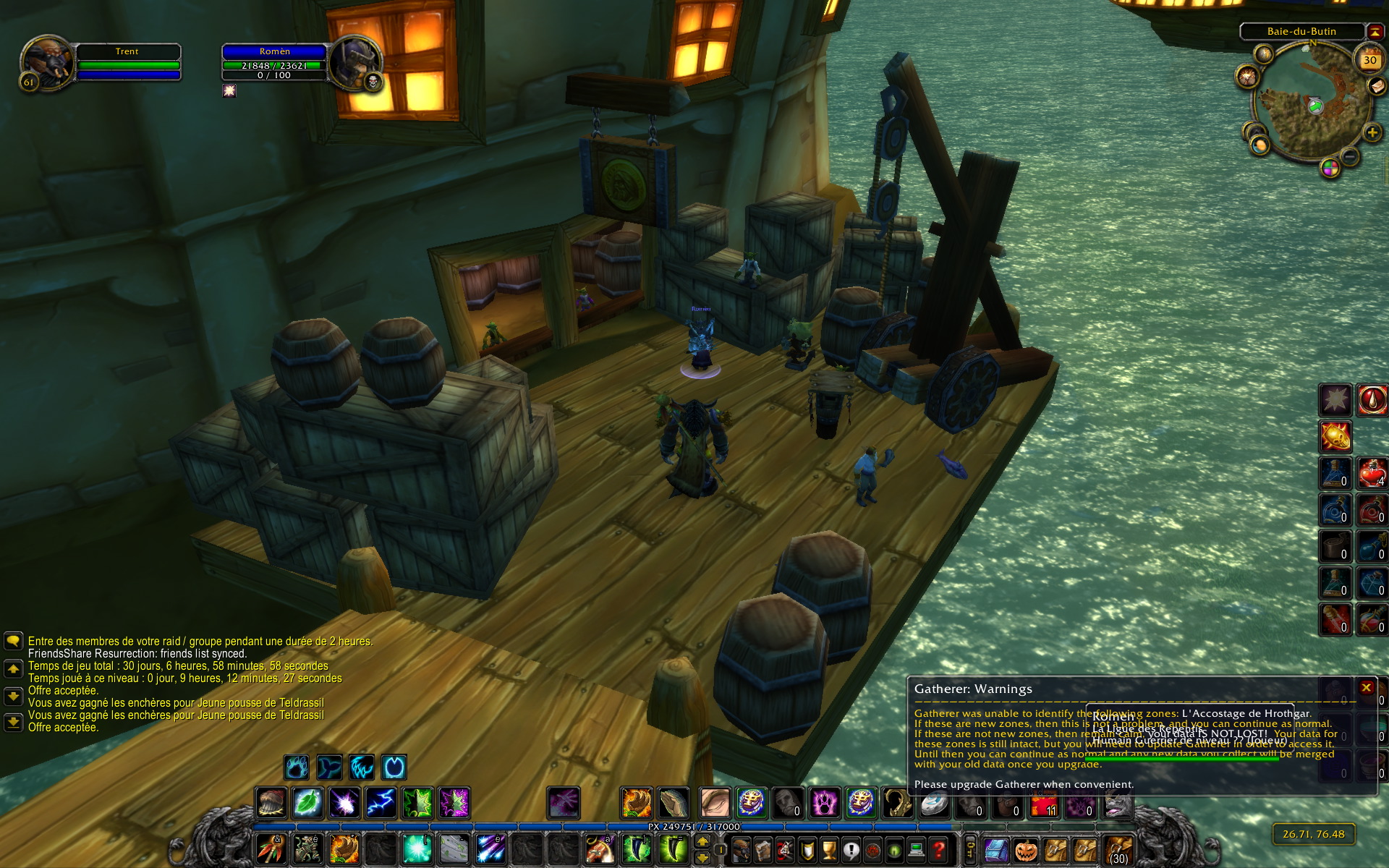1389x868 pixels.
Task: Open the game menu computer icon
Action: coord(917,850)
